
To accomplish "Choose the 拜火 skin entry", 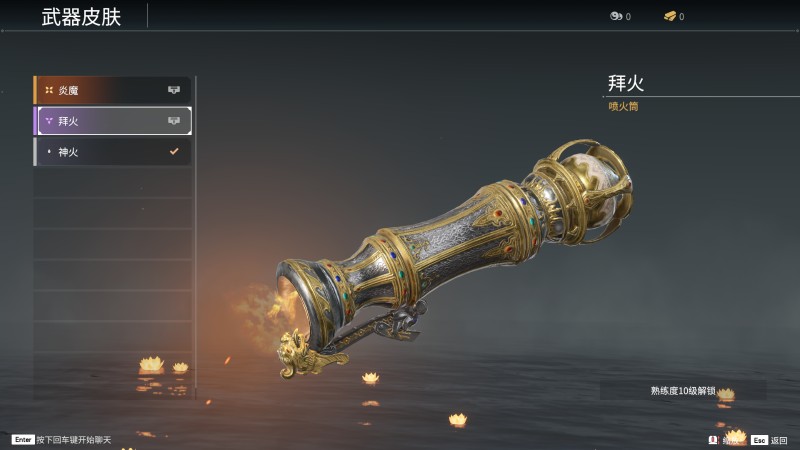I will (112, 121).
